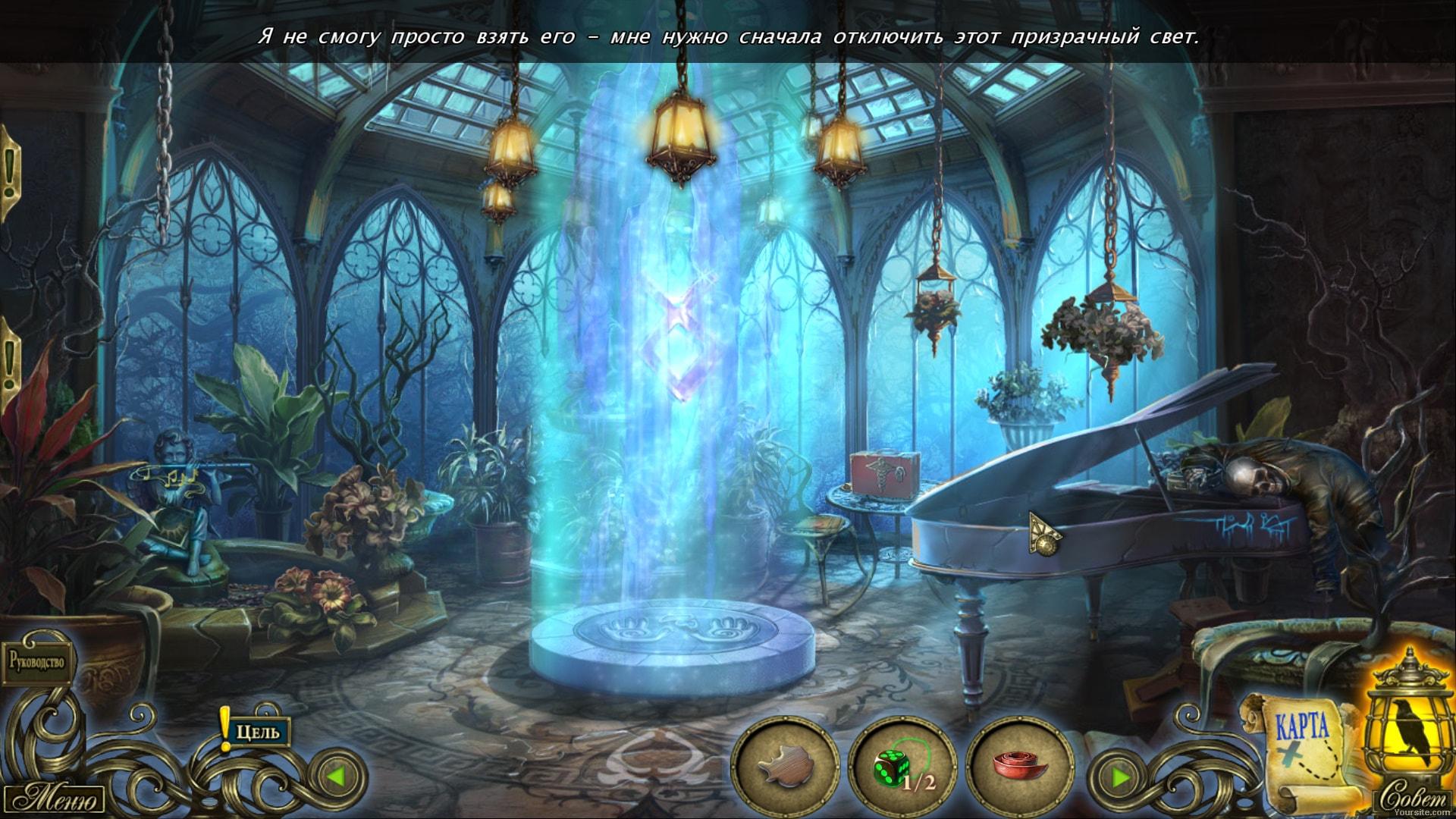Viewport: 1456px width, 819px height.
Task: Open the Руководство strategy guide
Action: coord(38,661)
